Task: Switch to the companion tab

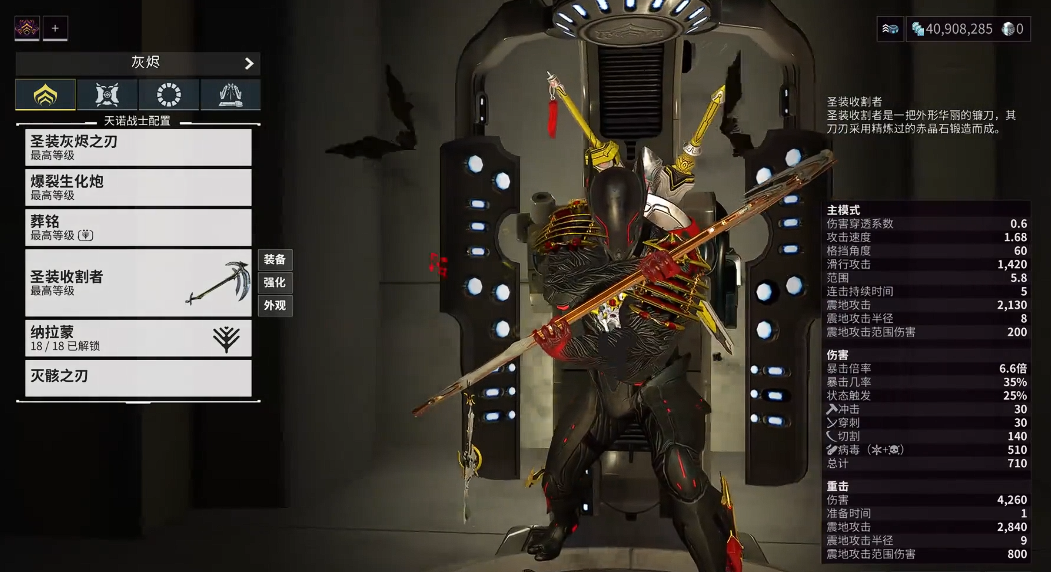Action: (x=107, y=95)
